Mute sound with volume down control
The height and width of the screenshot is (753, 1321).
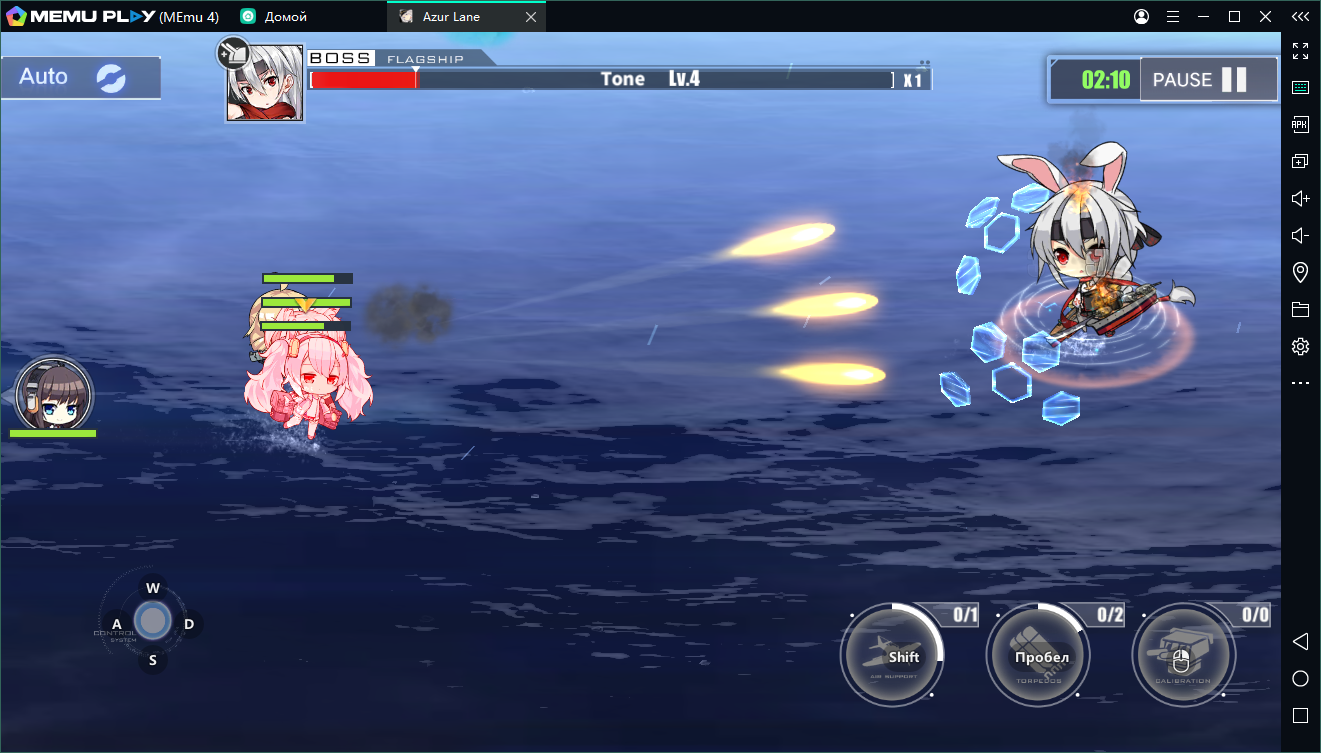(x=1300, y=235)
